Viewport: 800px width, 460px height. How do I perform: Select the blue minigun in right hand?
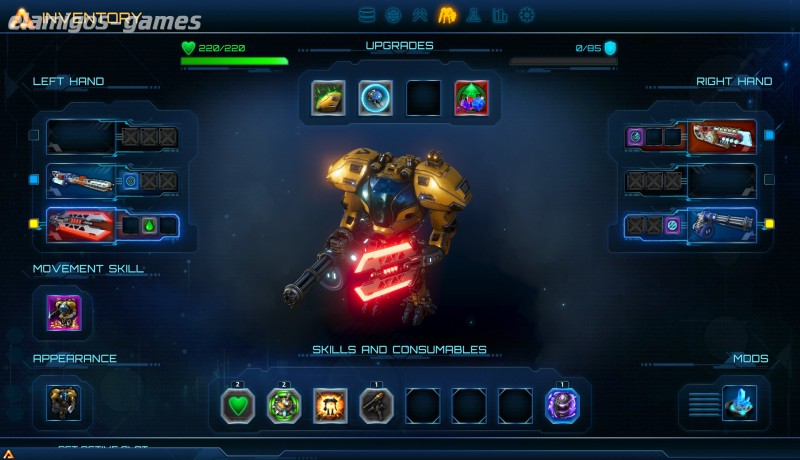tap(719, 226)
